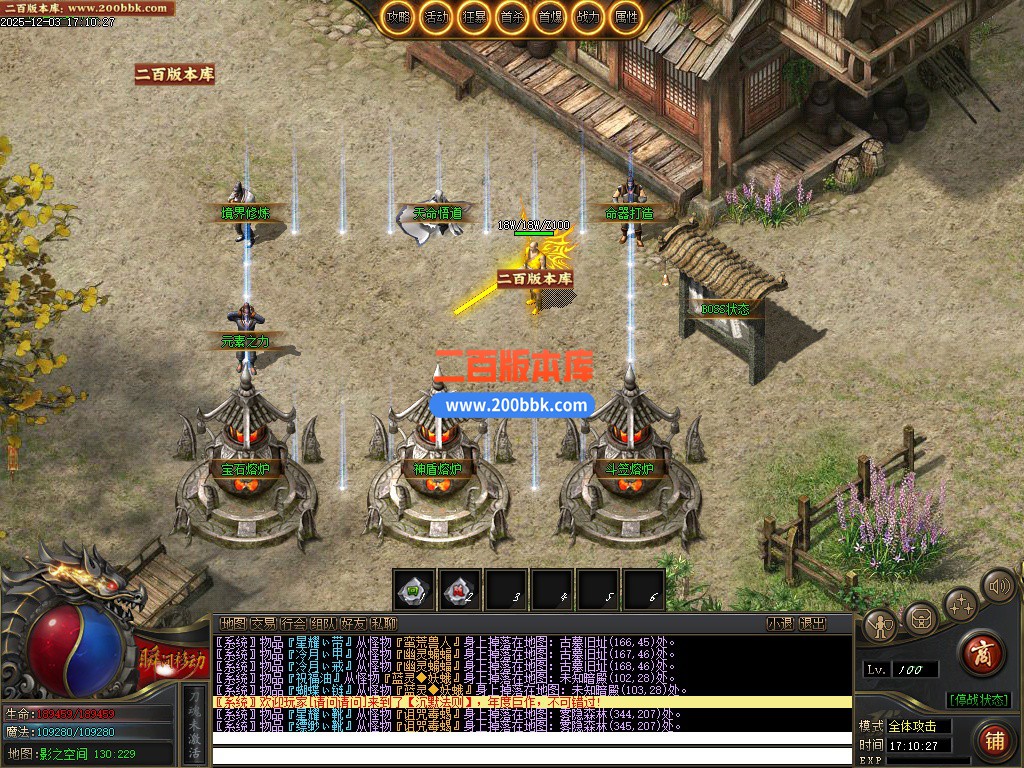Open the 活动 events menu
Screen dimensions: 1024x768
435,17
